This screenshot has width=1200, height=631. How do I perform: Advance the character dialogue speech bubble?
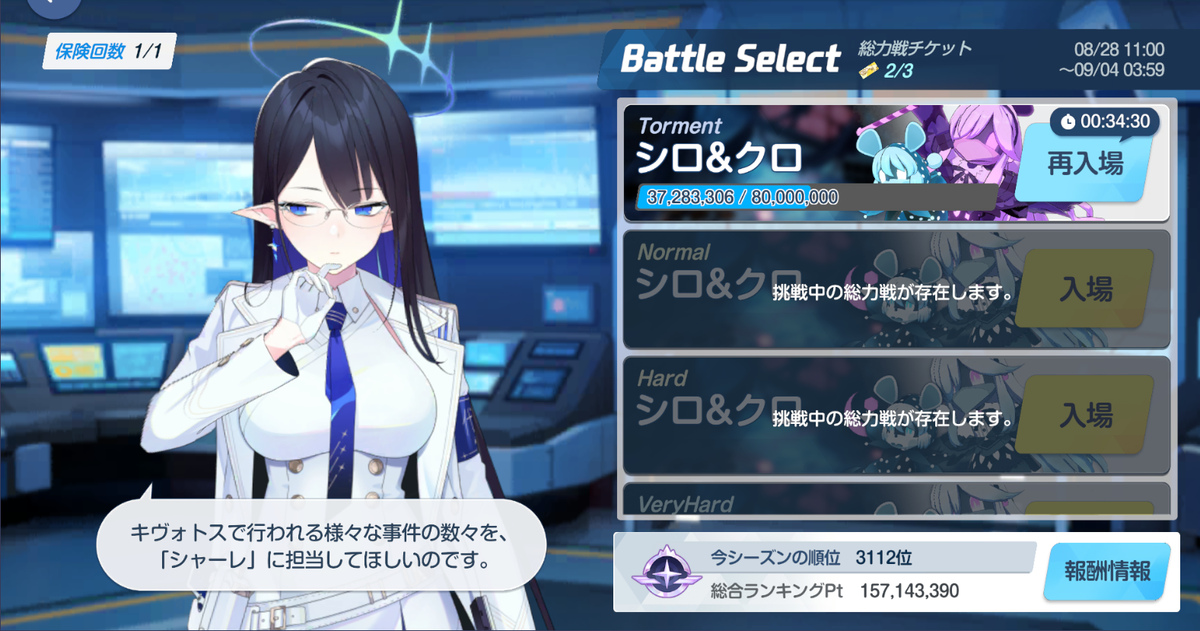point(322,545)
